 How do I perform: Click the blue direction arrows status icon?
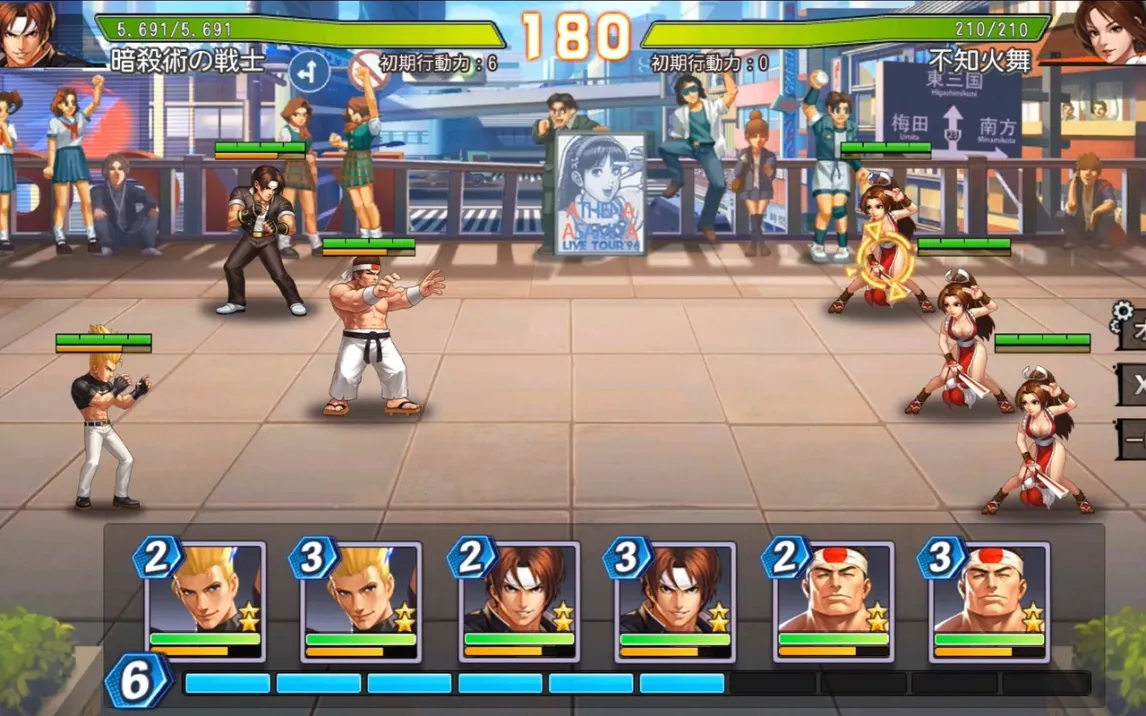click(x=309, y=70)
